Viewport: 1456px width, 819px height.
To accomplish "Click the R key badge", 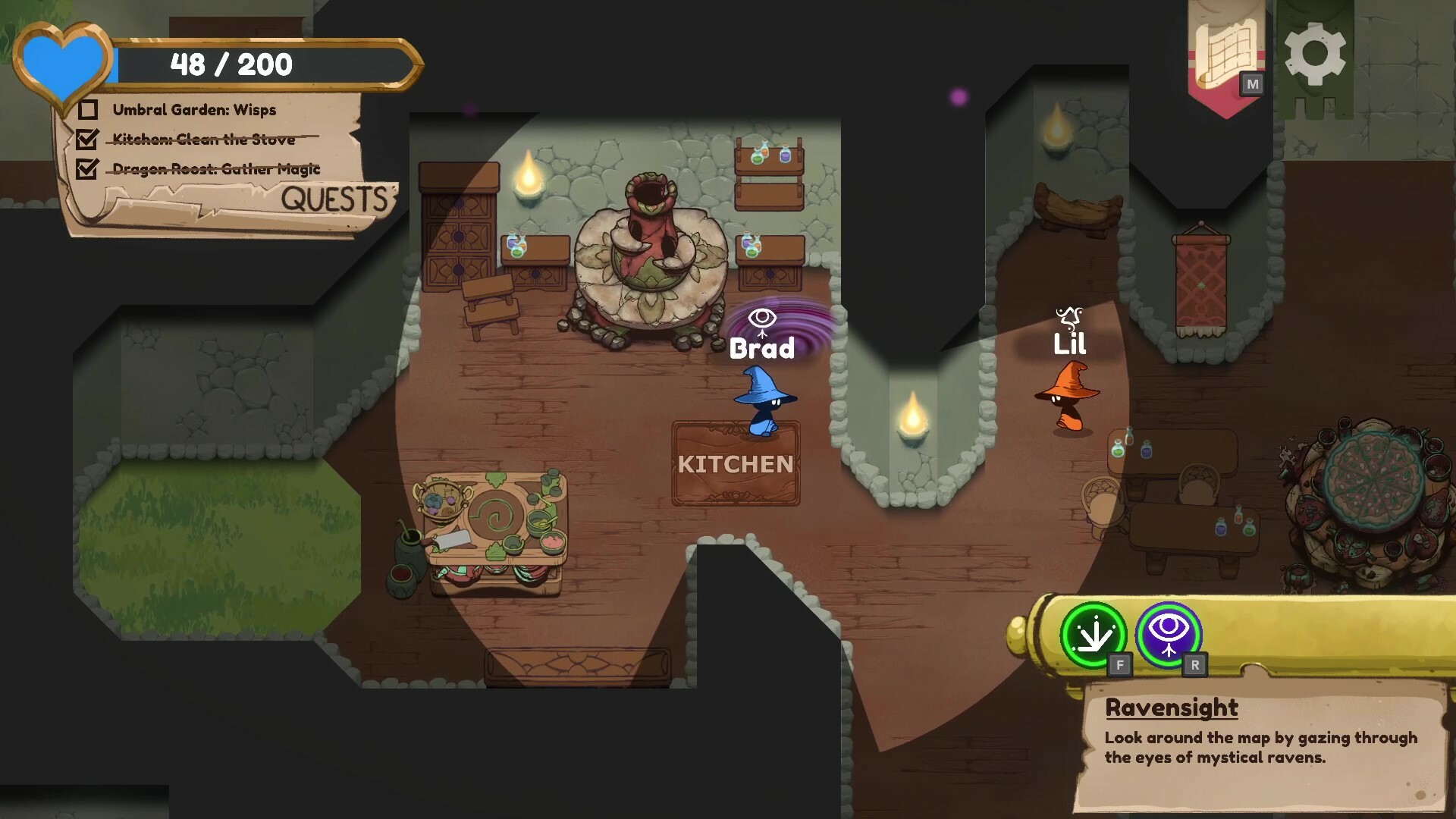I will pyautogui.click(x=1196, y=665).
